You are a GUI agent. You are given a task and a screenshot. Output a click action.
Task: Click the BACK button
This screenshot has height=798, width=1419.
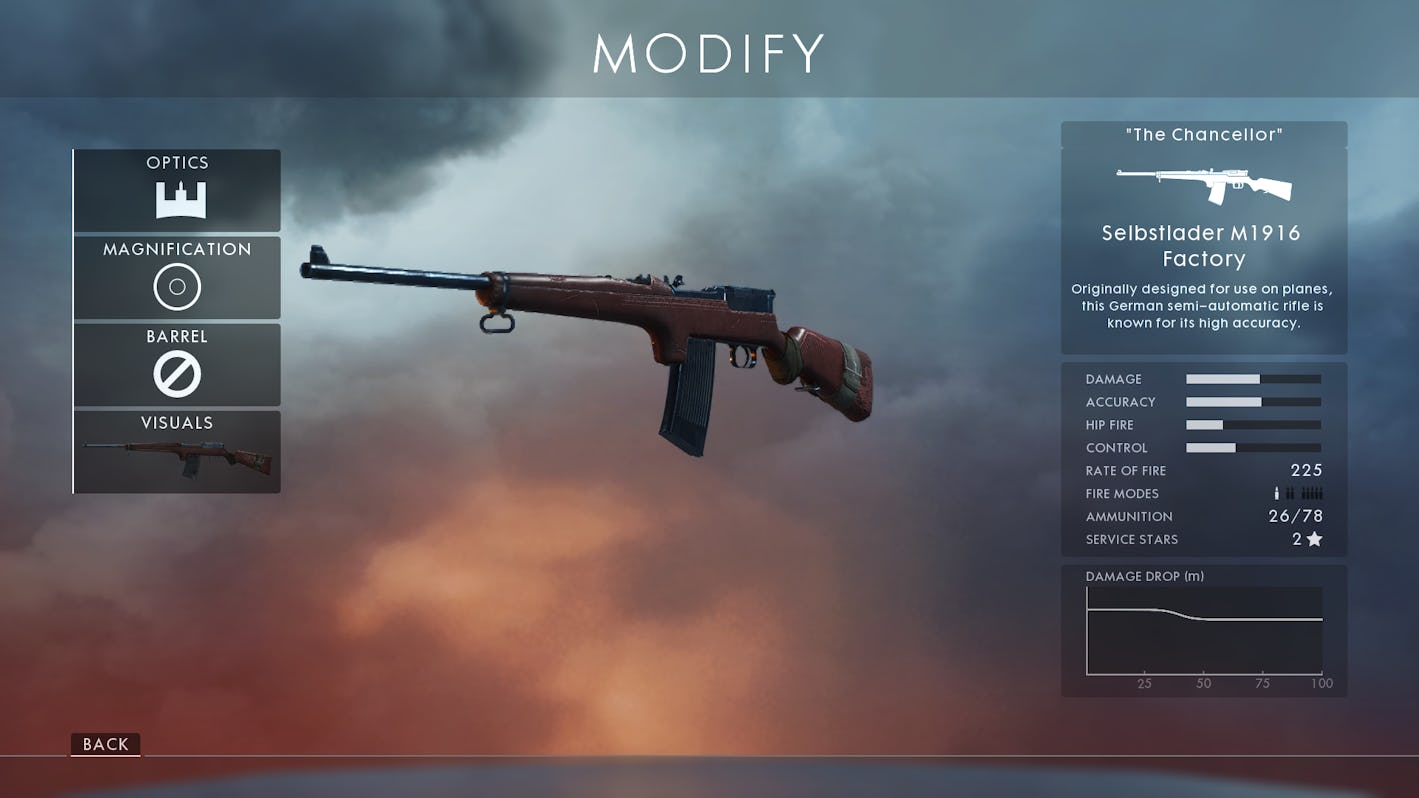click(x=104, y=744)
